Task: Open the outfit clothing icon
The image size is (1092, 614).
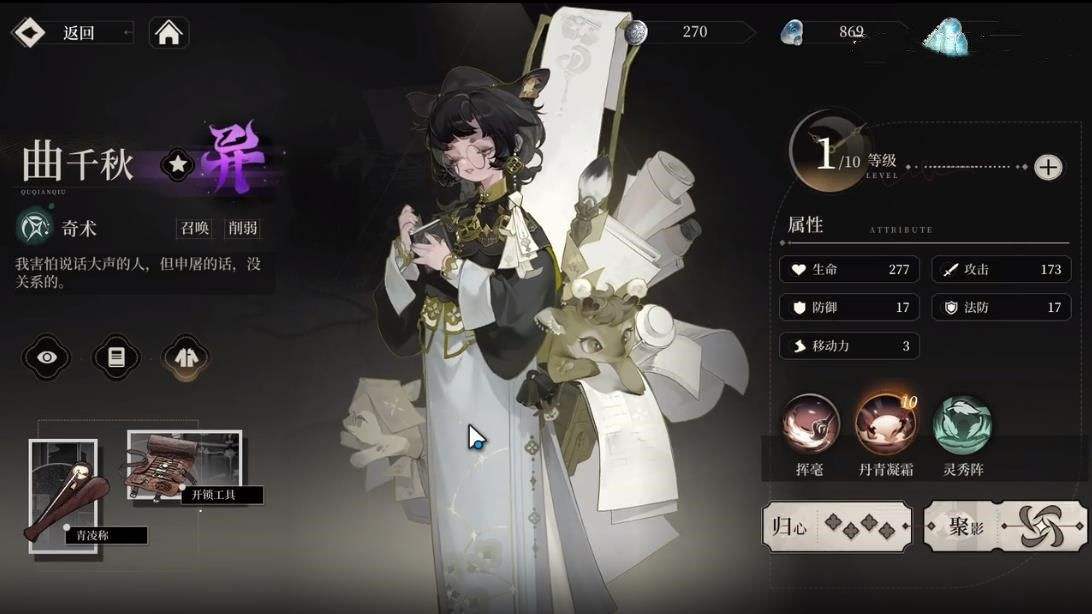Action: [182, 357]
